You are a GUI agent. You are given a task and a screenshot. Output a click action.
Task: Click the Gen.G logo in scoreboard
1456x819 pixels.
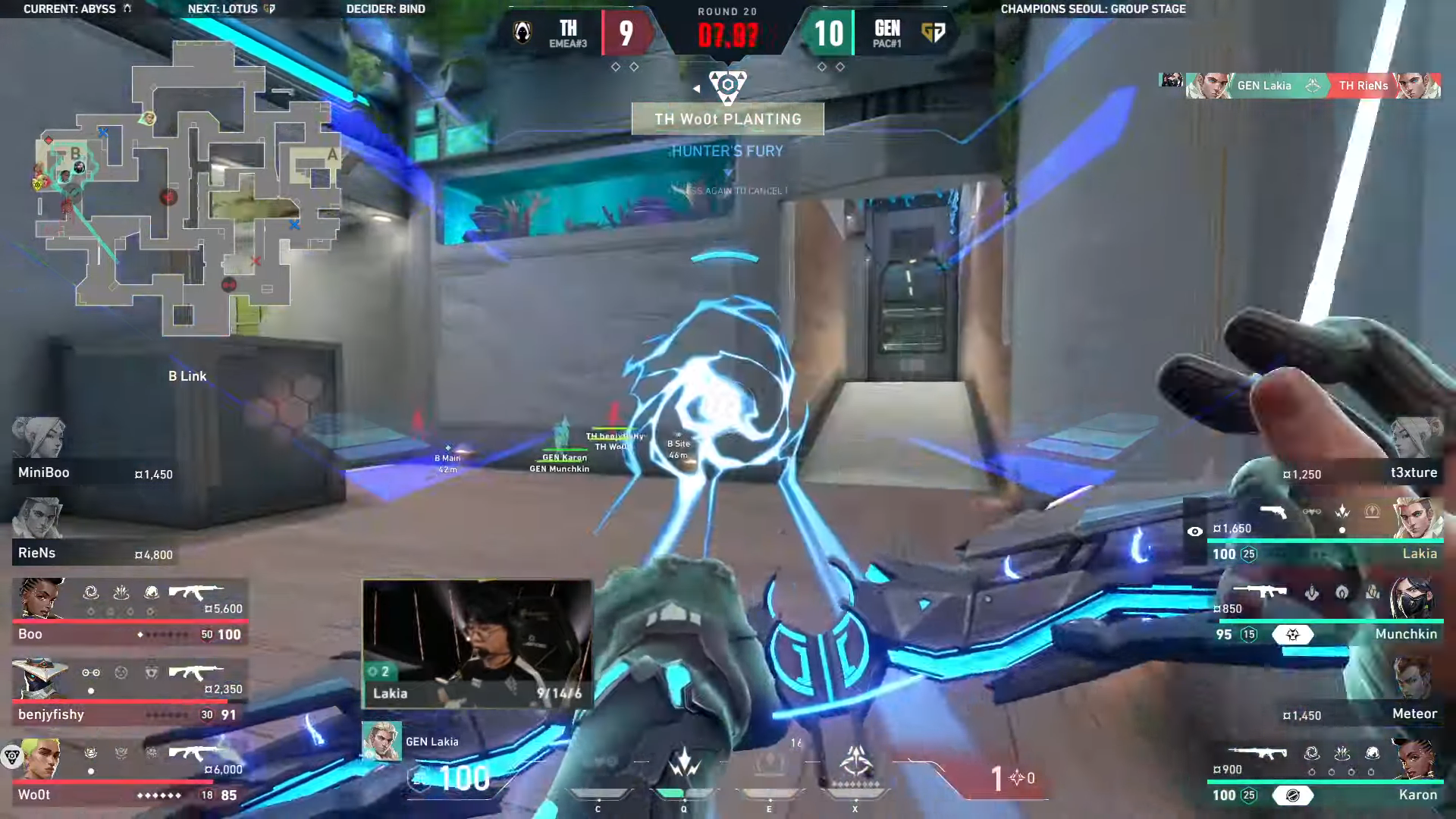tap(934, 33)
